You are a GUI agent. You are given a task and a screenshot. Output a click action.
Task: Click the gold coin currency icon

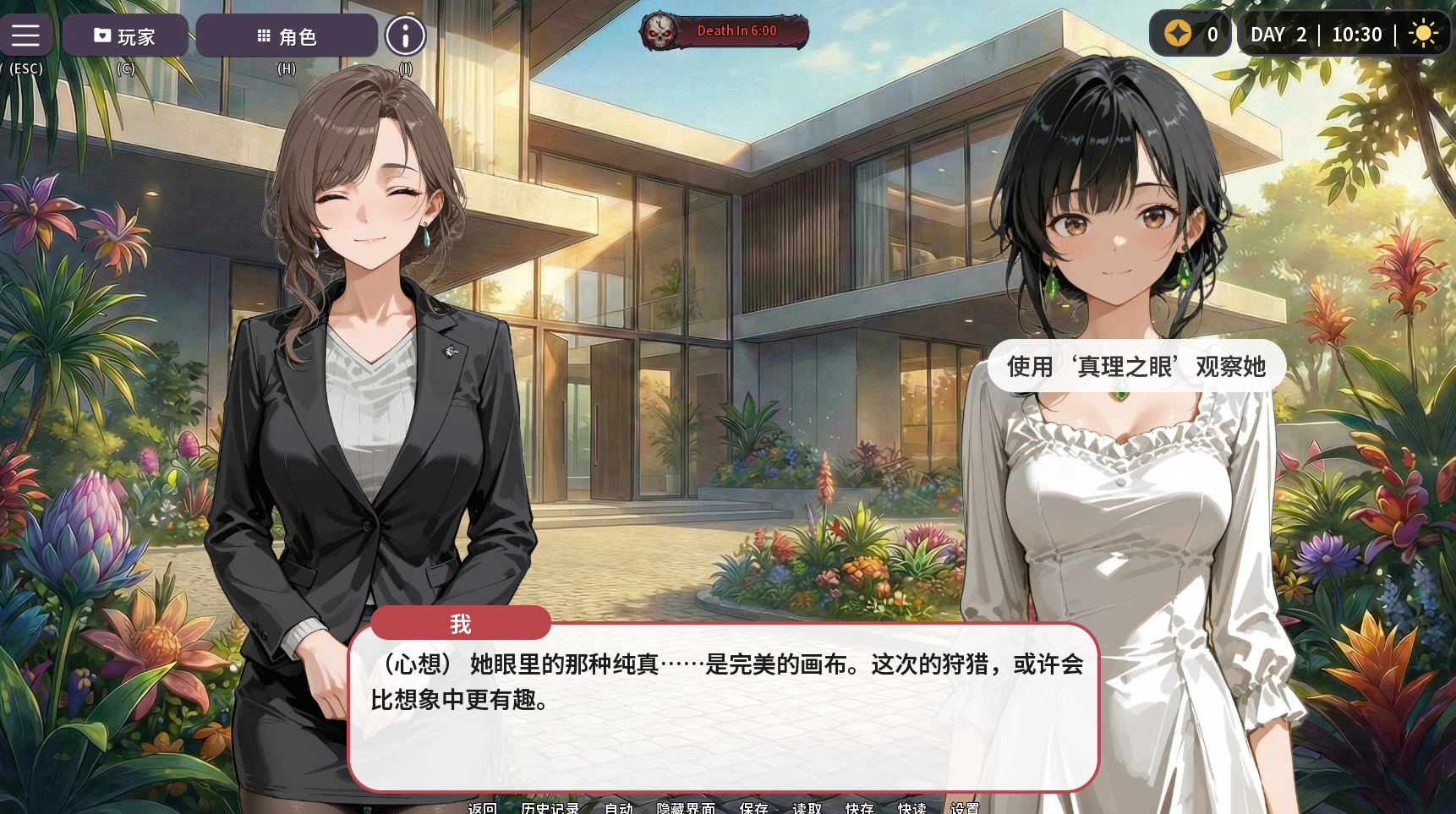[x=1178, y=34]
